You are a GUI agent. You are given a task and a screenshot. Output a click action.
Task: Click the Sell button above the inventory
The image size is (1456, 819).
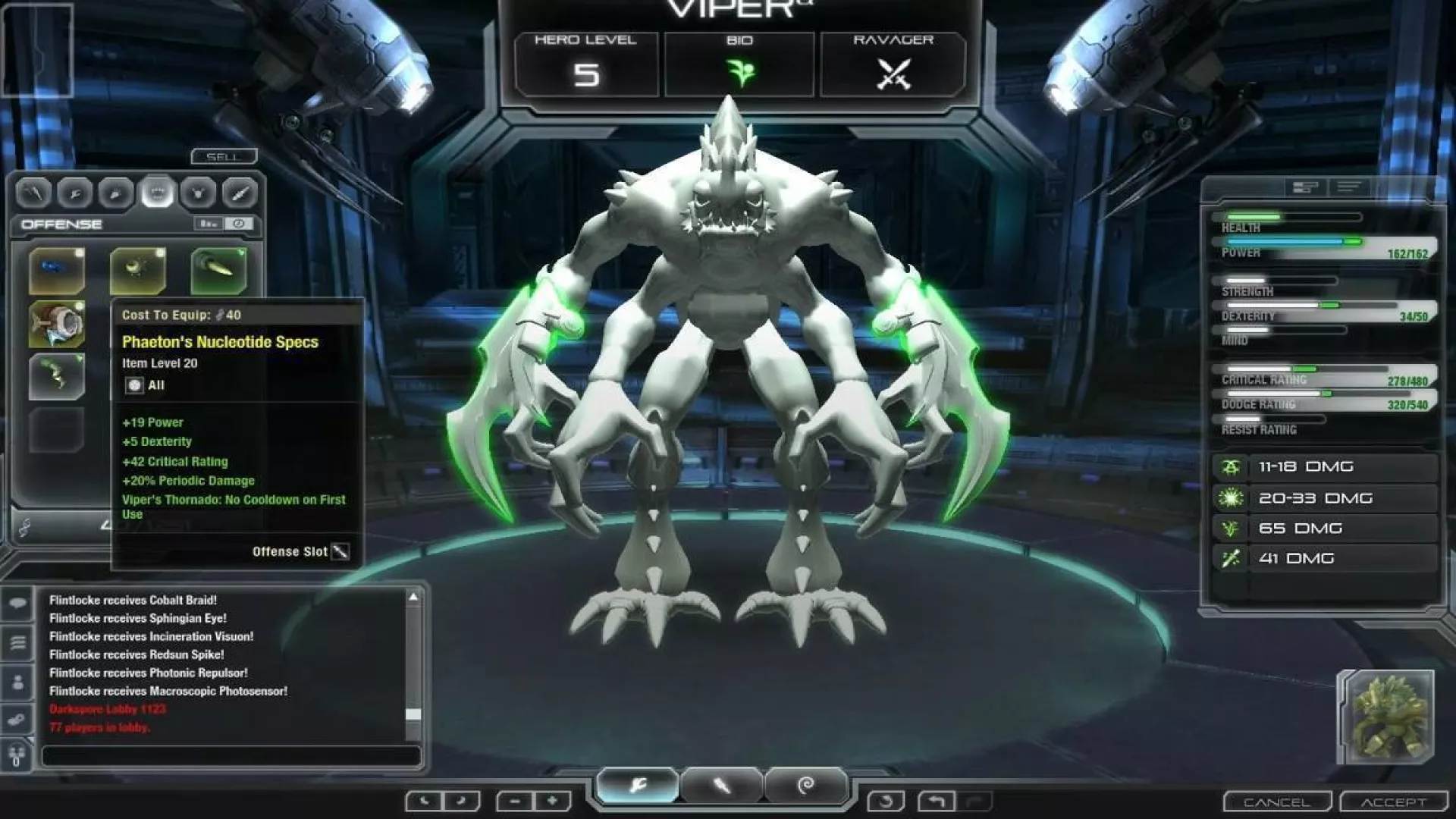224,156
